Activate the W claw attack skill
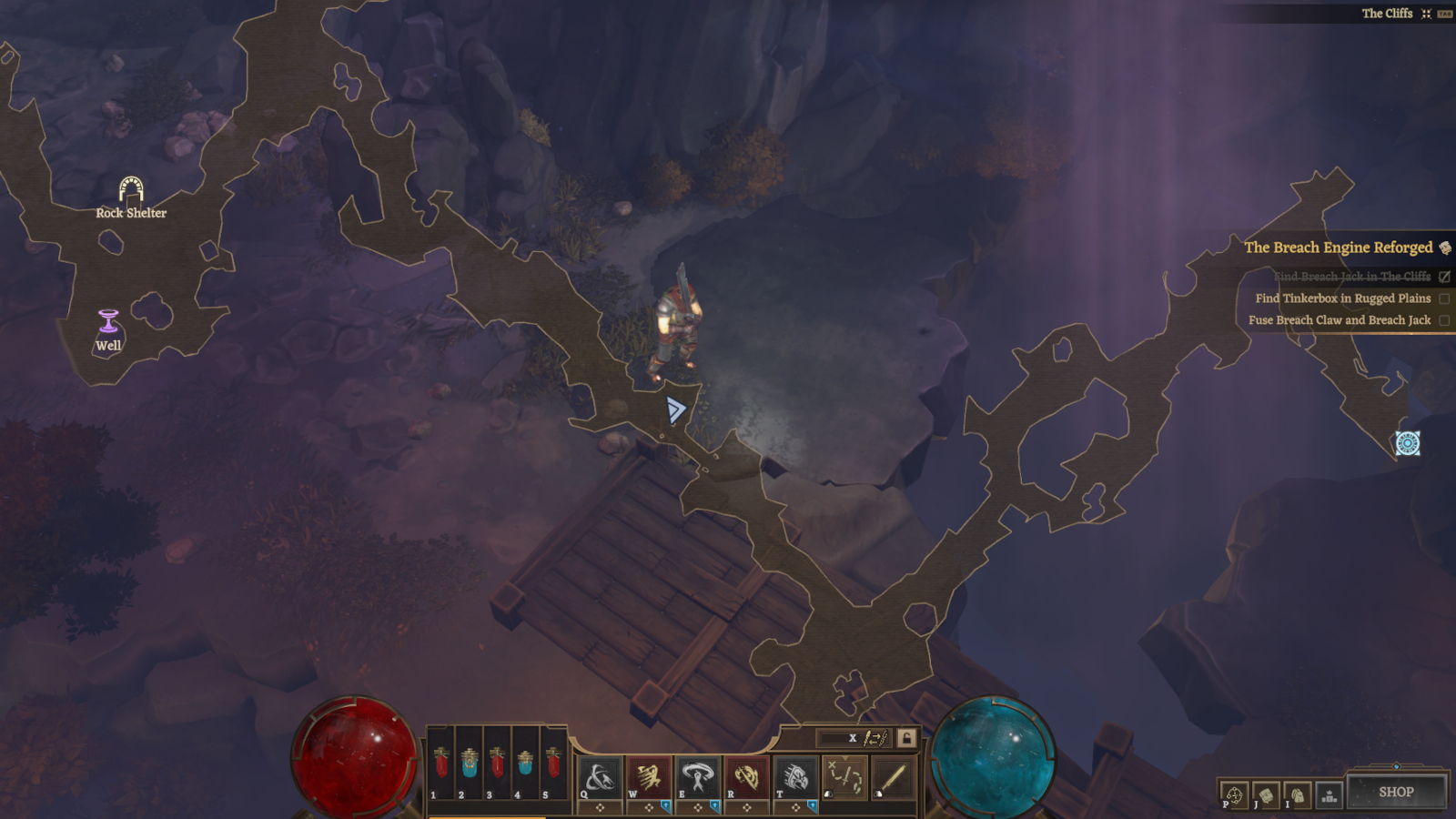 pos(648,778)
